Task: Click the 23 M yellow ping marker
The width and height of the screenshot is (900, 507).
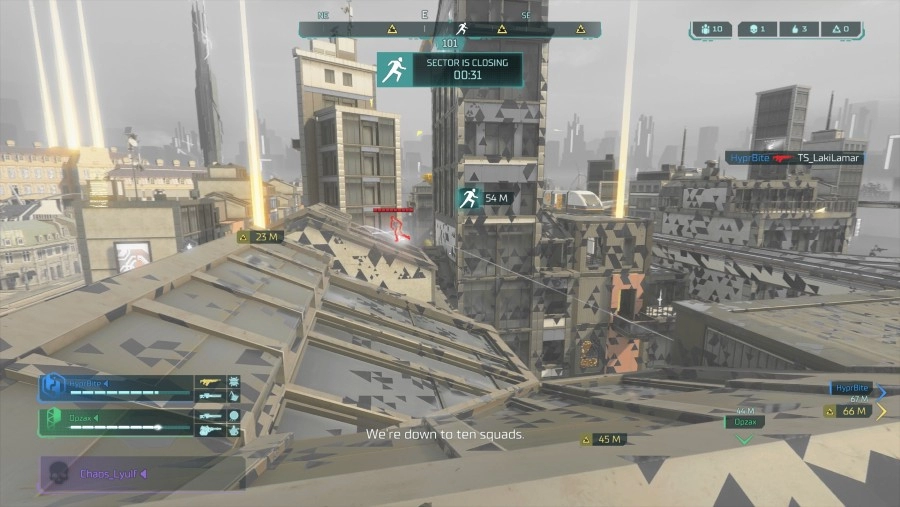Action: (260, 237)
